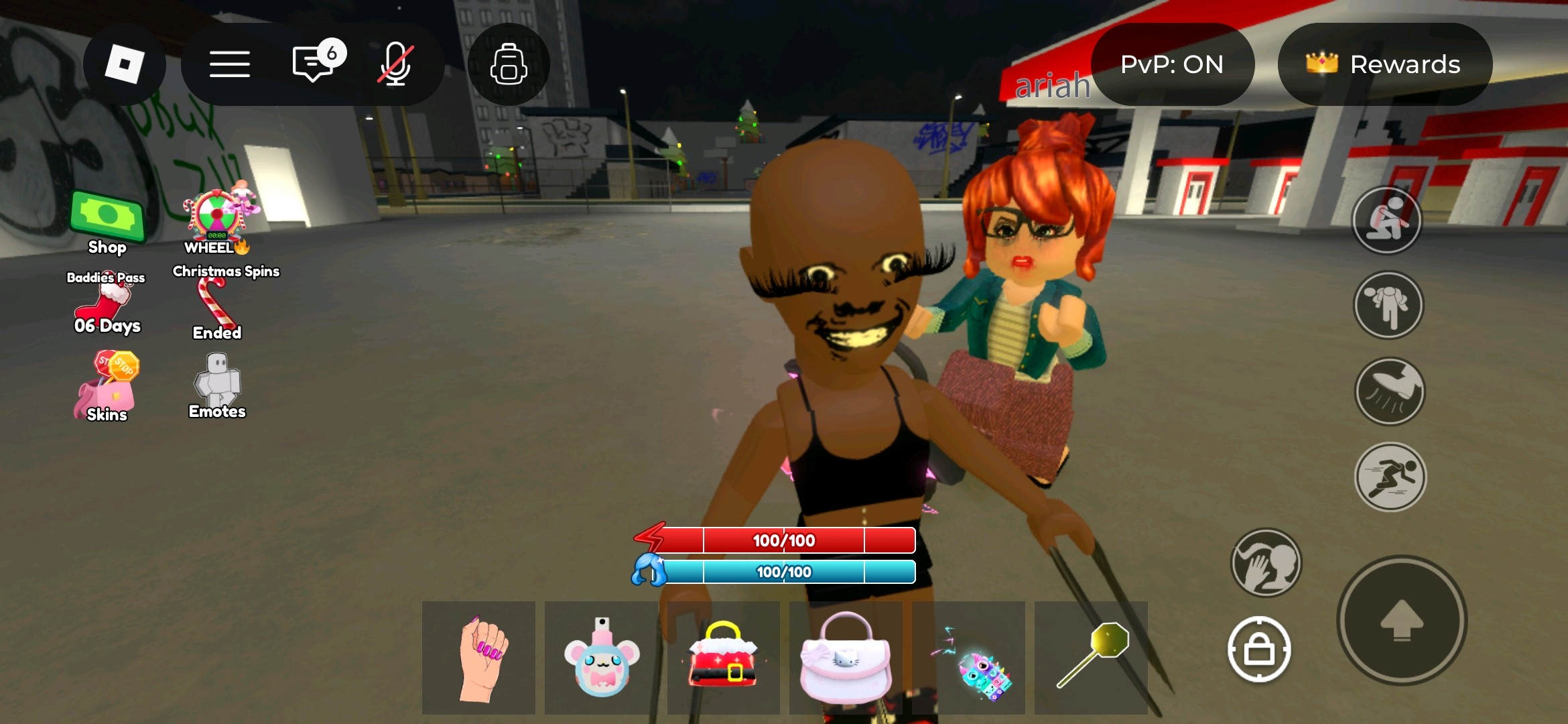Click the candy cane Ended event

pos(216,308)
